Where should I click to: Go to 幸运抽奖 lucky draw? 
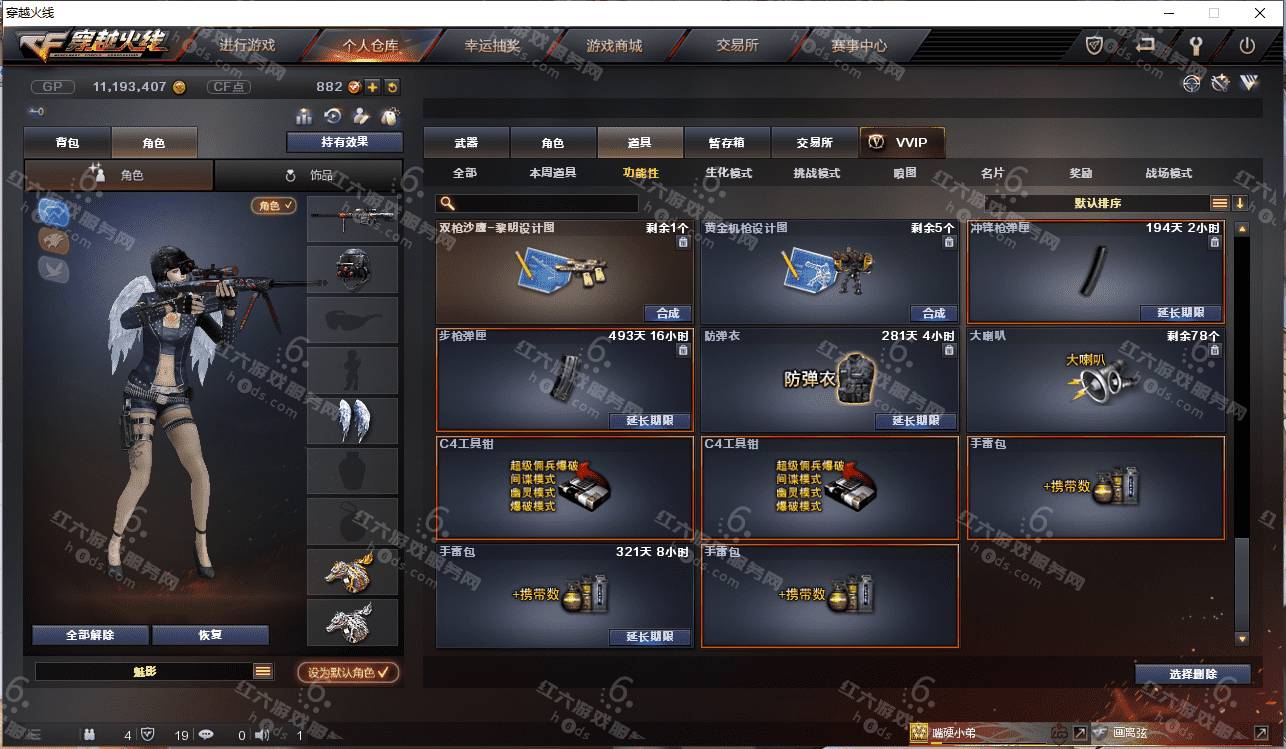point(492,46)
